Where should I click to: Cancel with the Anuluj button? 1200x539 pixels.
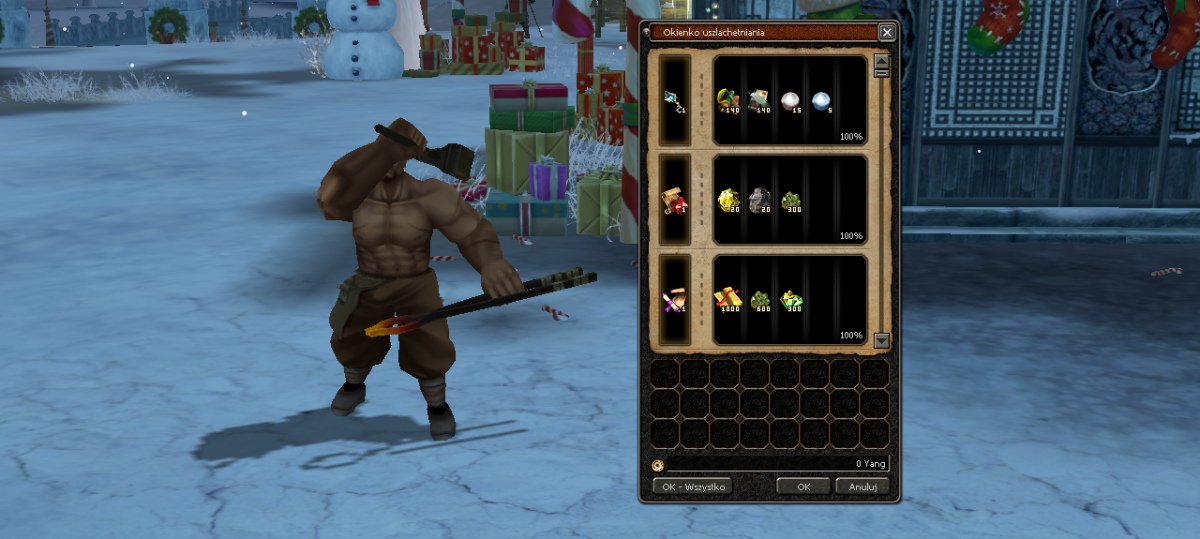pyautogui.click(x=862, y=486)
